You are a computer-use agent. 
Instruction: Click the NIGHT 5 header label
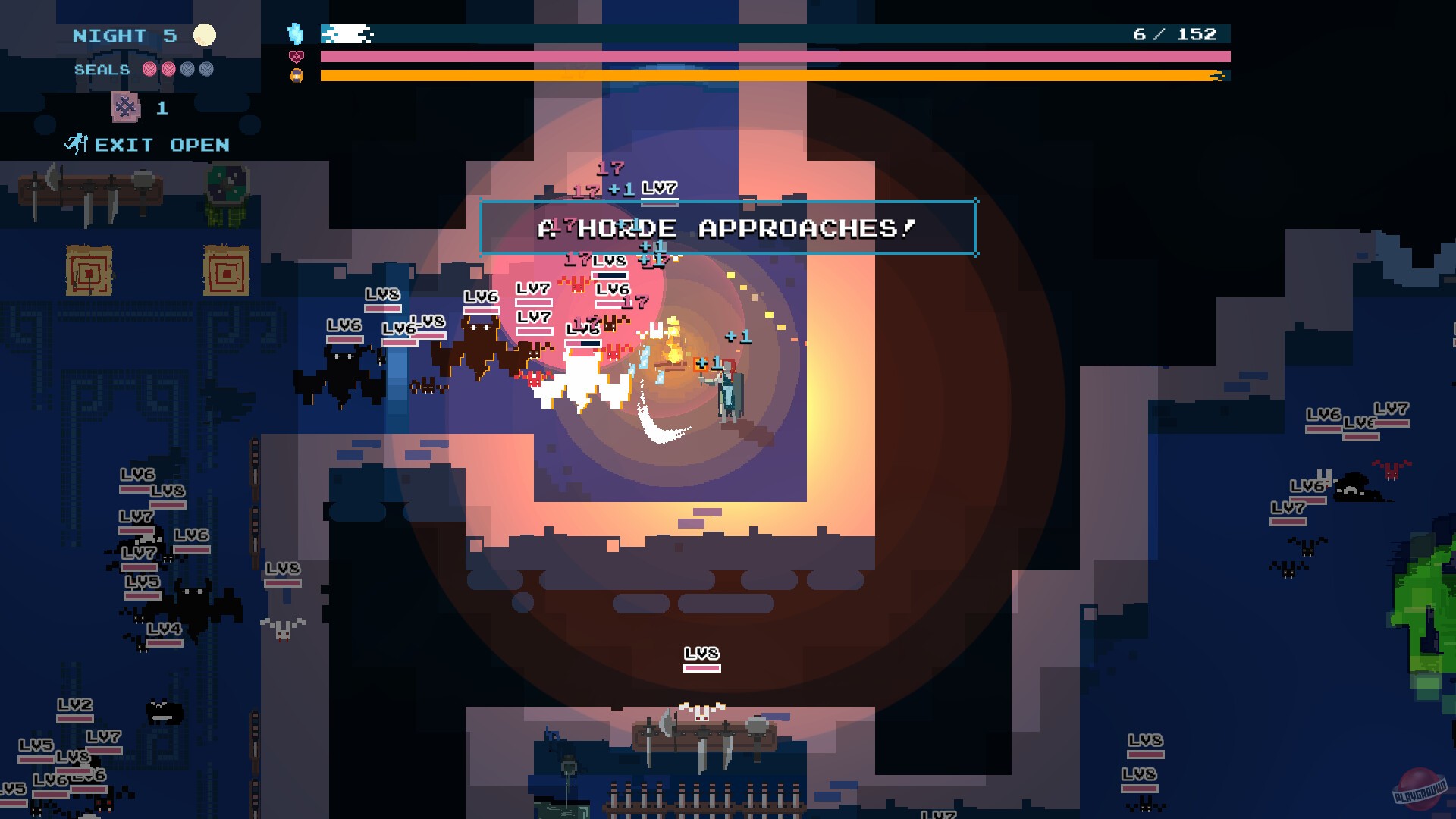pos(124,36)
